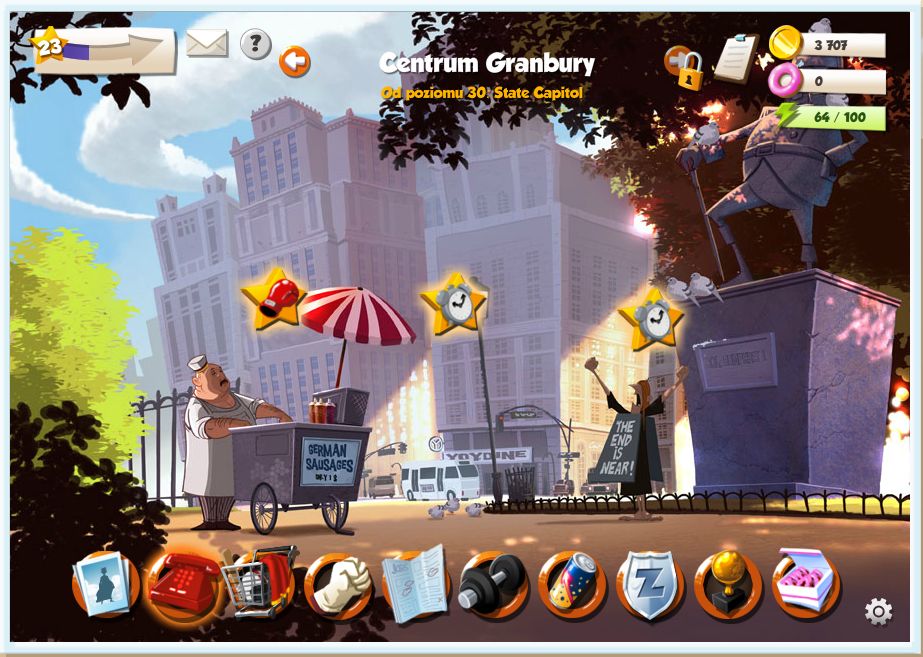Select the alarm clock star near the statue
923x657 pixels.
point(651,319)
